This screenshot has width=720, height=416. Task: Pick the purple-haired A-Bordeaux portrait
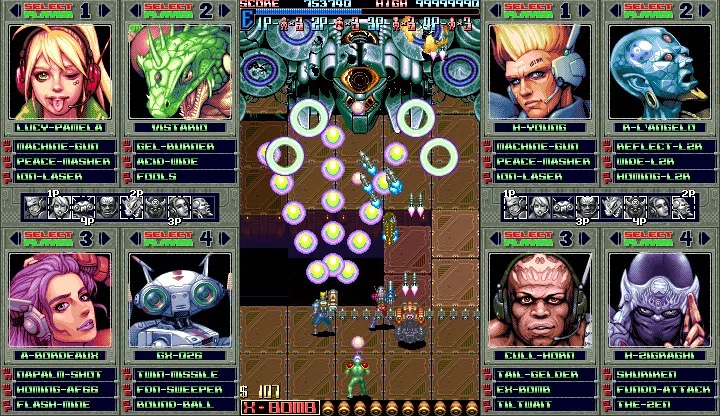(59, 300)
